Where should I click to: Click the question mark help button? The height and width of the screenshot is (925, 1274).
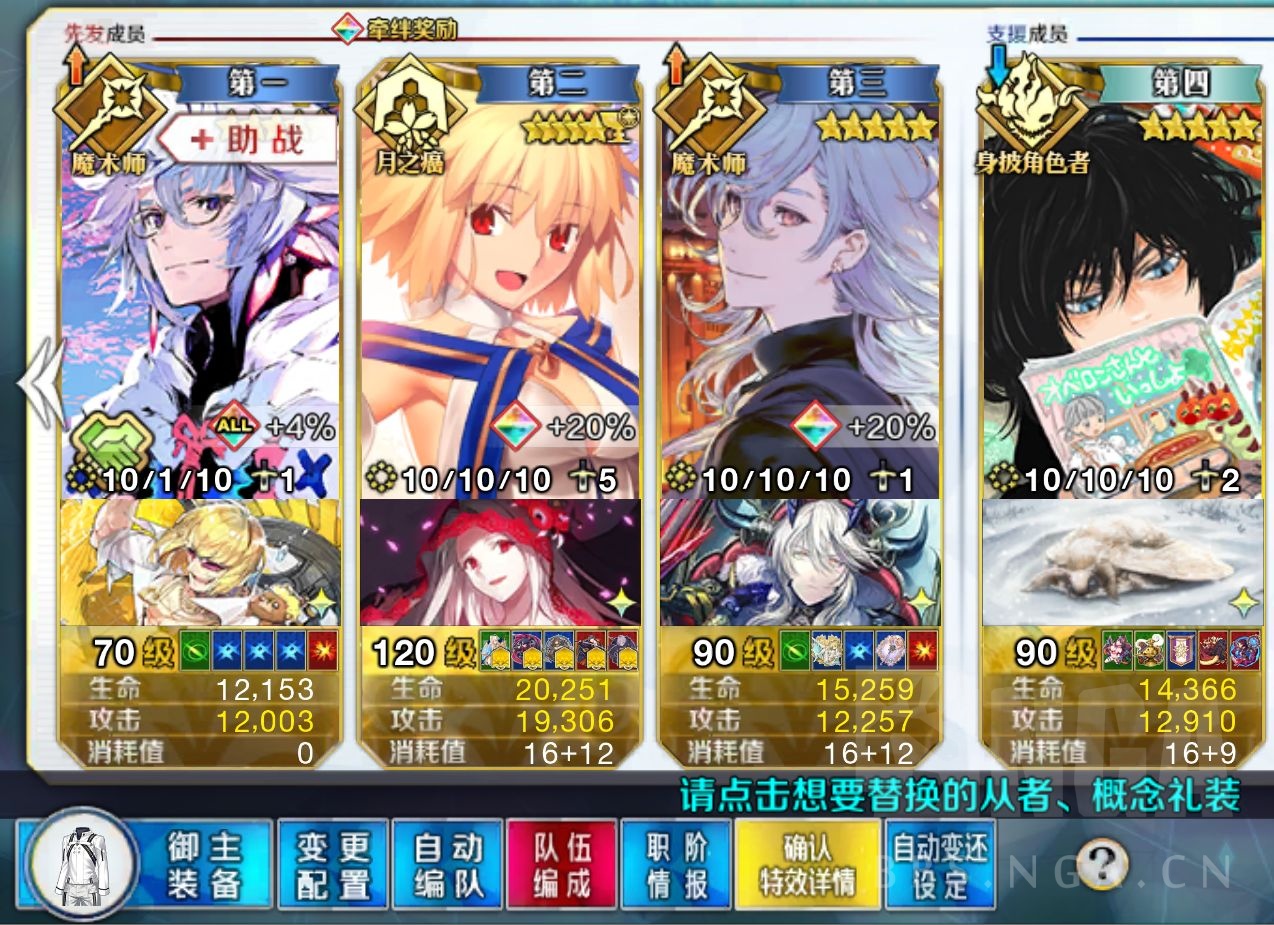(1102, 861)
